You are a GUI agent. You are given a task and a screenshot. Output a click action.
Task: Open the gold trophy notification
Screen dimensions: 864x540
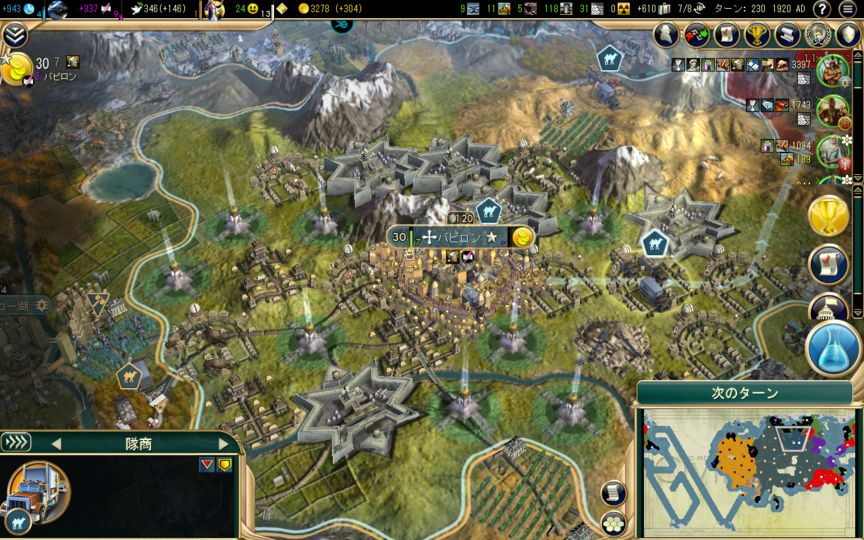tap(829, 213)
